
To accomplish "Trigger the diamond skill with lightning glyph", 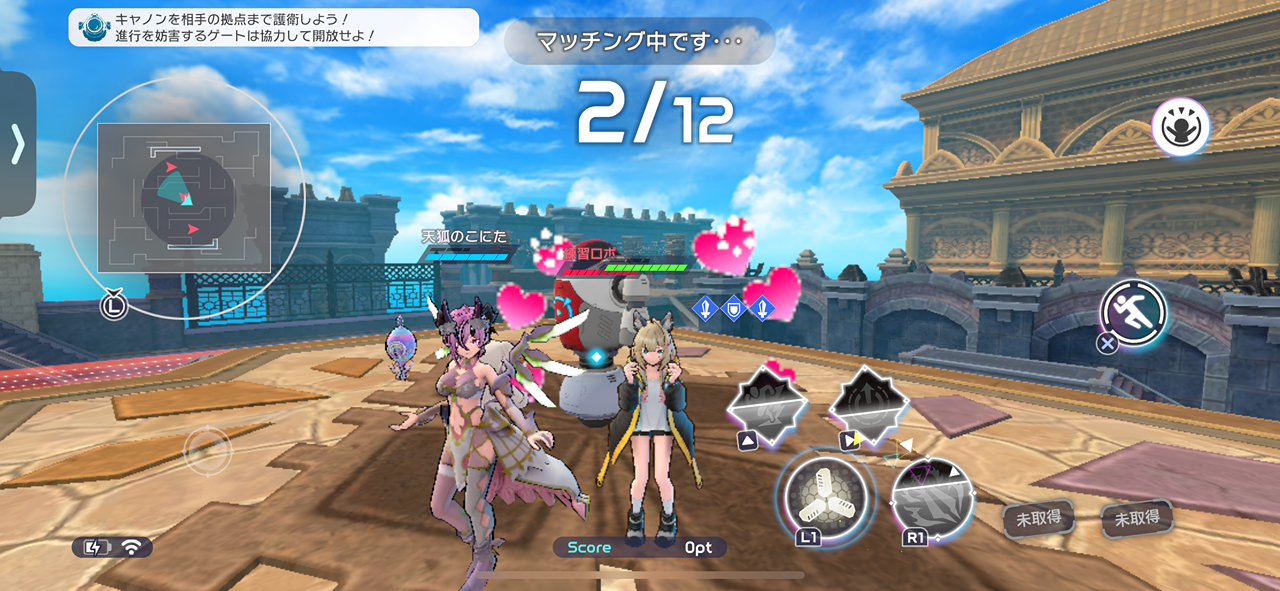I will coord(869,404).
